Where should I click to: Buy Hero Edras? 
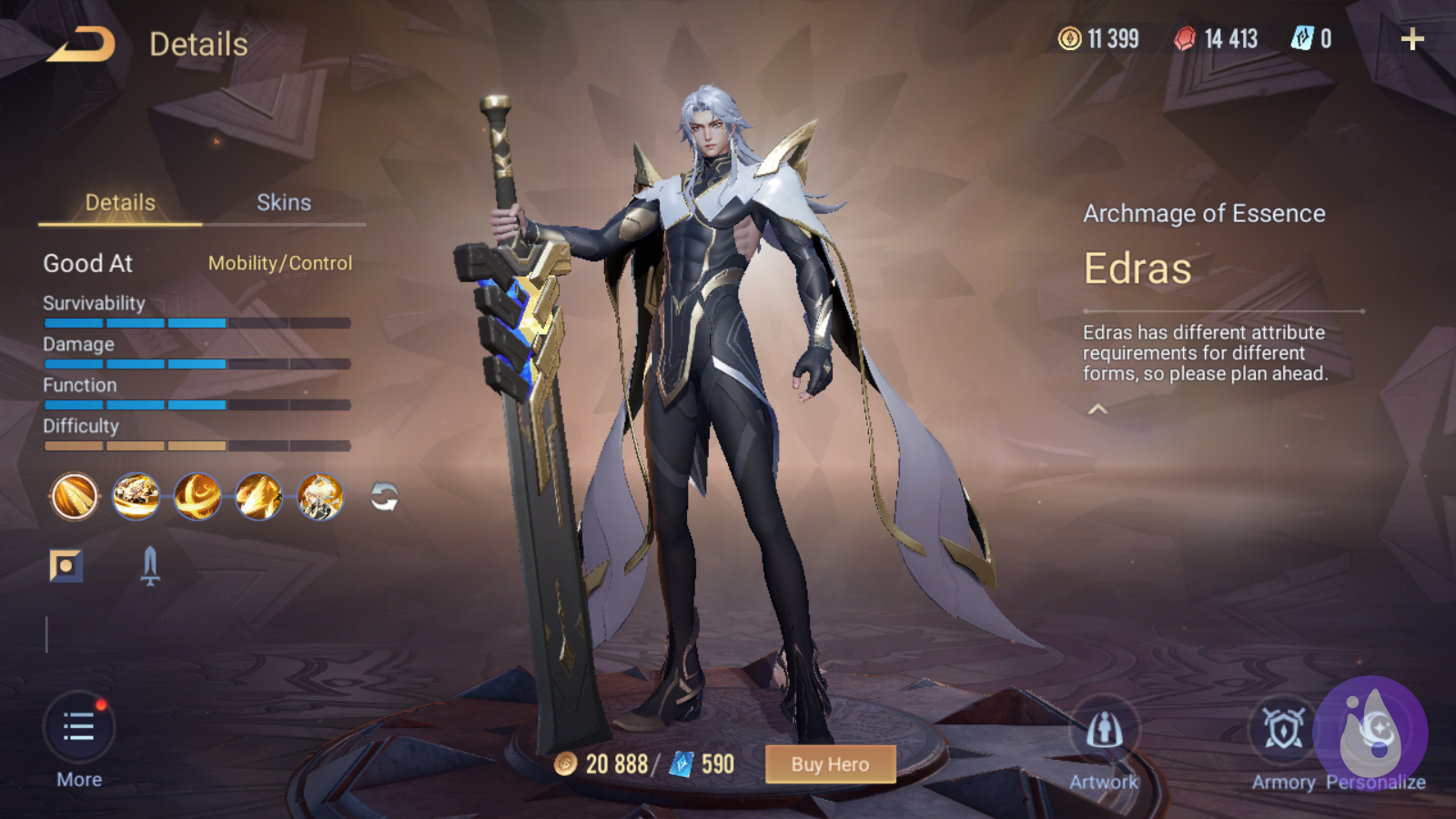pyautogui.click(x=830, y=764)
